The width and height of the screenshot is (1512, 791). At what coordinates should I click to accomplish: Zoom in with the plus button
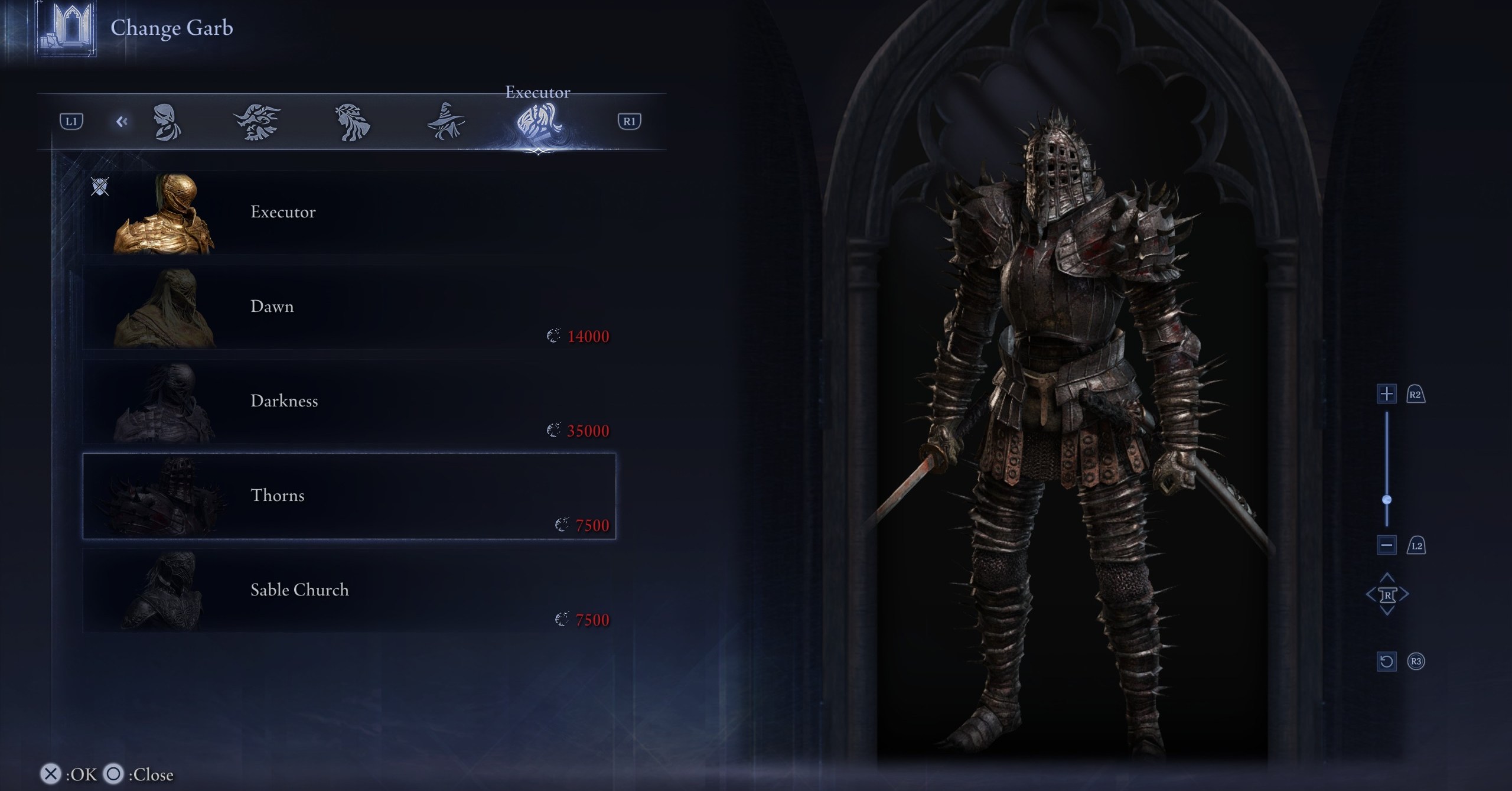[x=1386, y=394]
